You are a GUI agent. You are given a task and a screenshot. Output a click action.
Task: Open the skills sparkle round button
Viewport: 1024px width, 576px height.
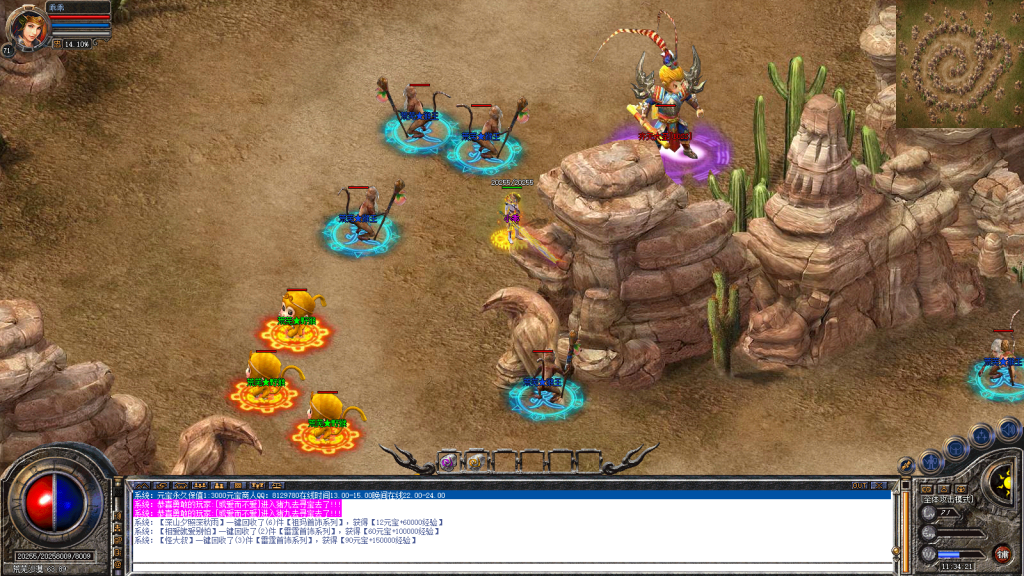click(x=982, y=434)
